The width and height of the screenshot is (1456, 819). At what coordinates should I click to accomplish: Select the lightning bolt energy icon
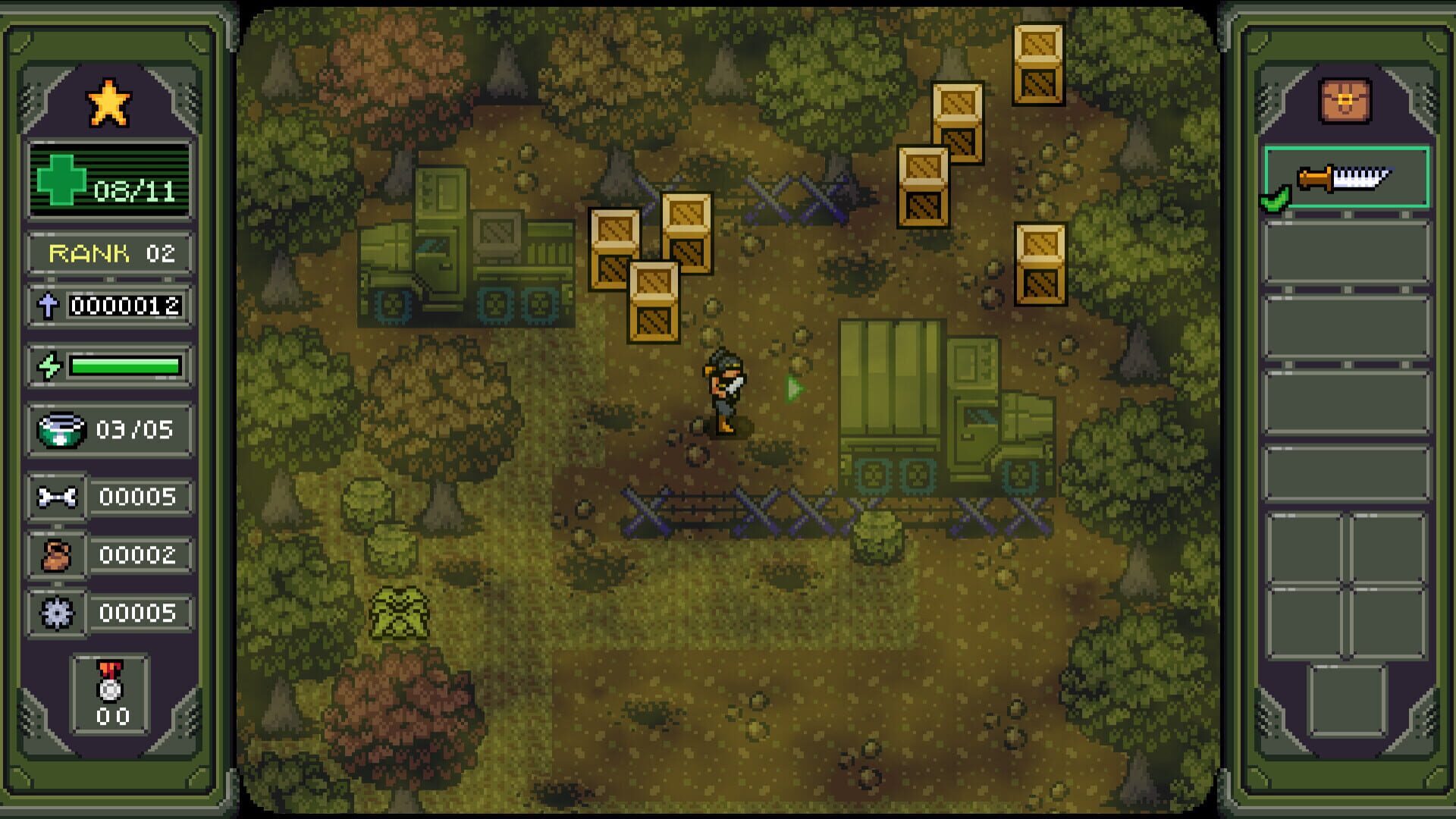pyautogui.click(x=50, y=366)
